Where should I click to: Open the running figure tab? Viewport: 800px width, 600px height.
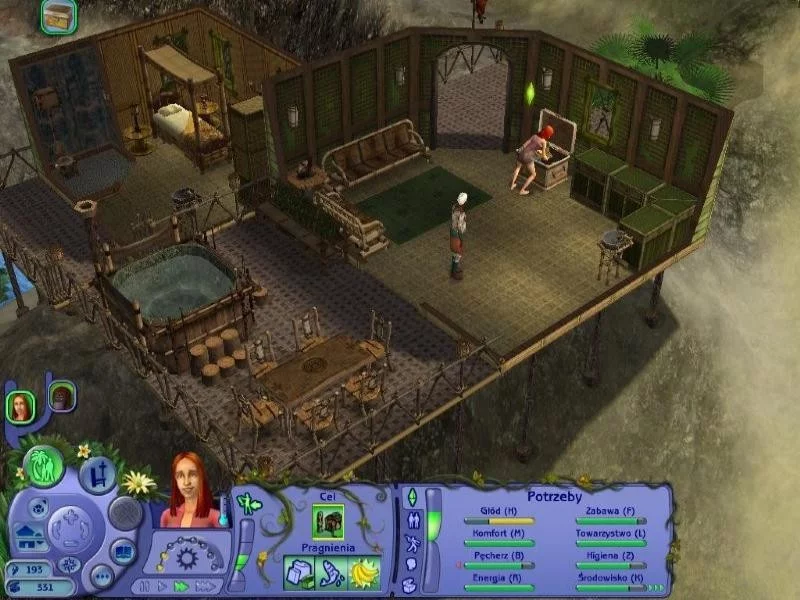pos(411,543)
